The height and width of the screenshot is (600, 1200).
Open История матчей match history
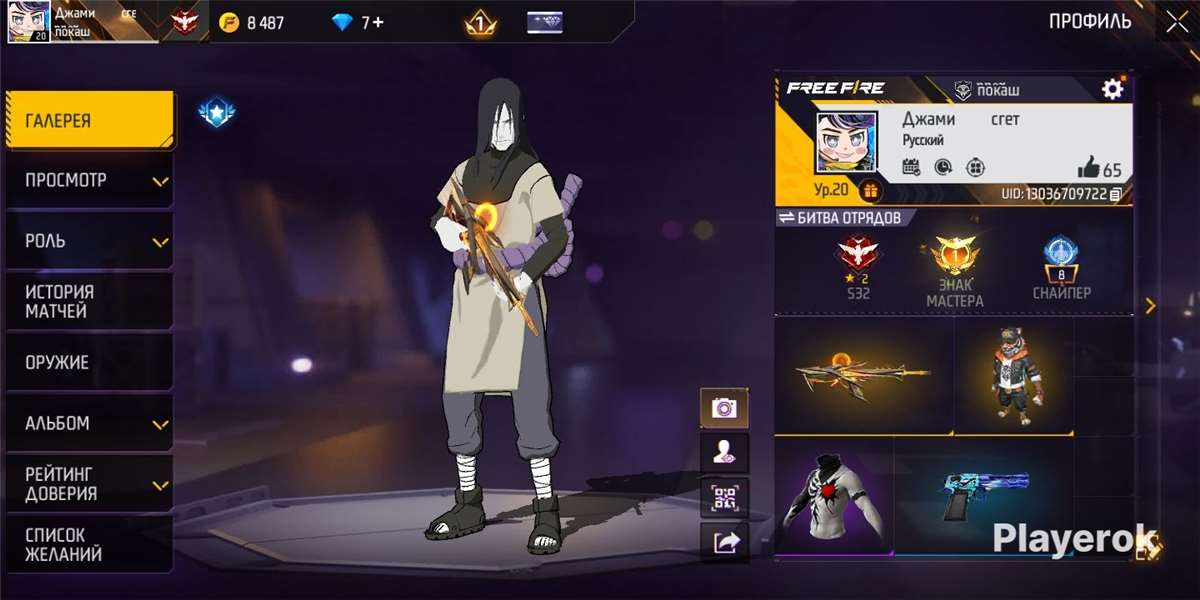[88, 302]
